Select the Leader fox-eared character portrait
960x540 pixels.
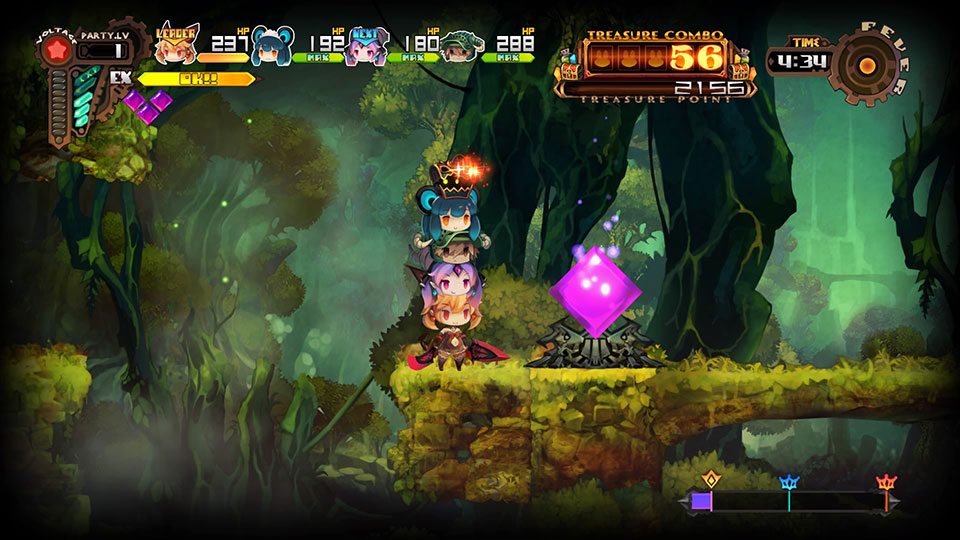coord(176,46)
